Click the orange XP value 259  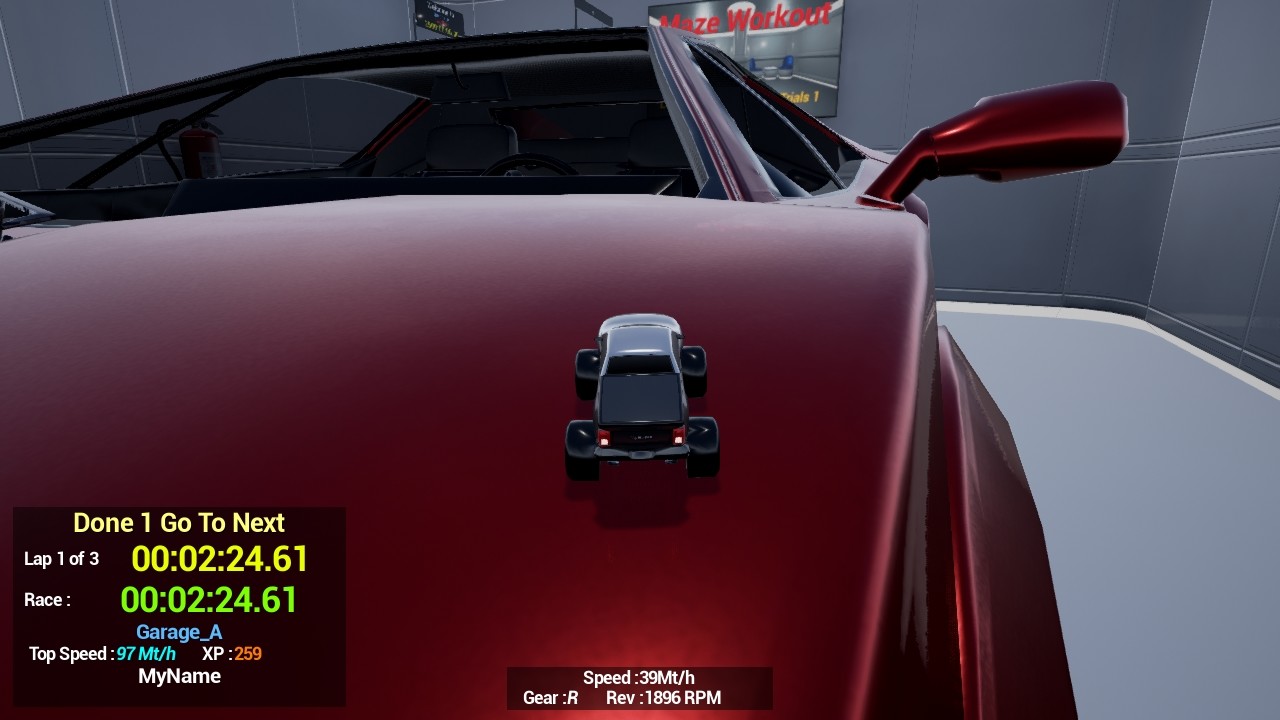[249, 654]
